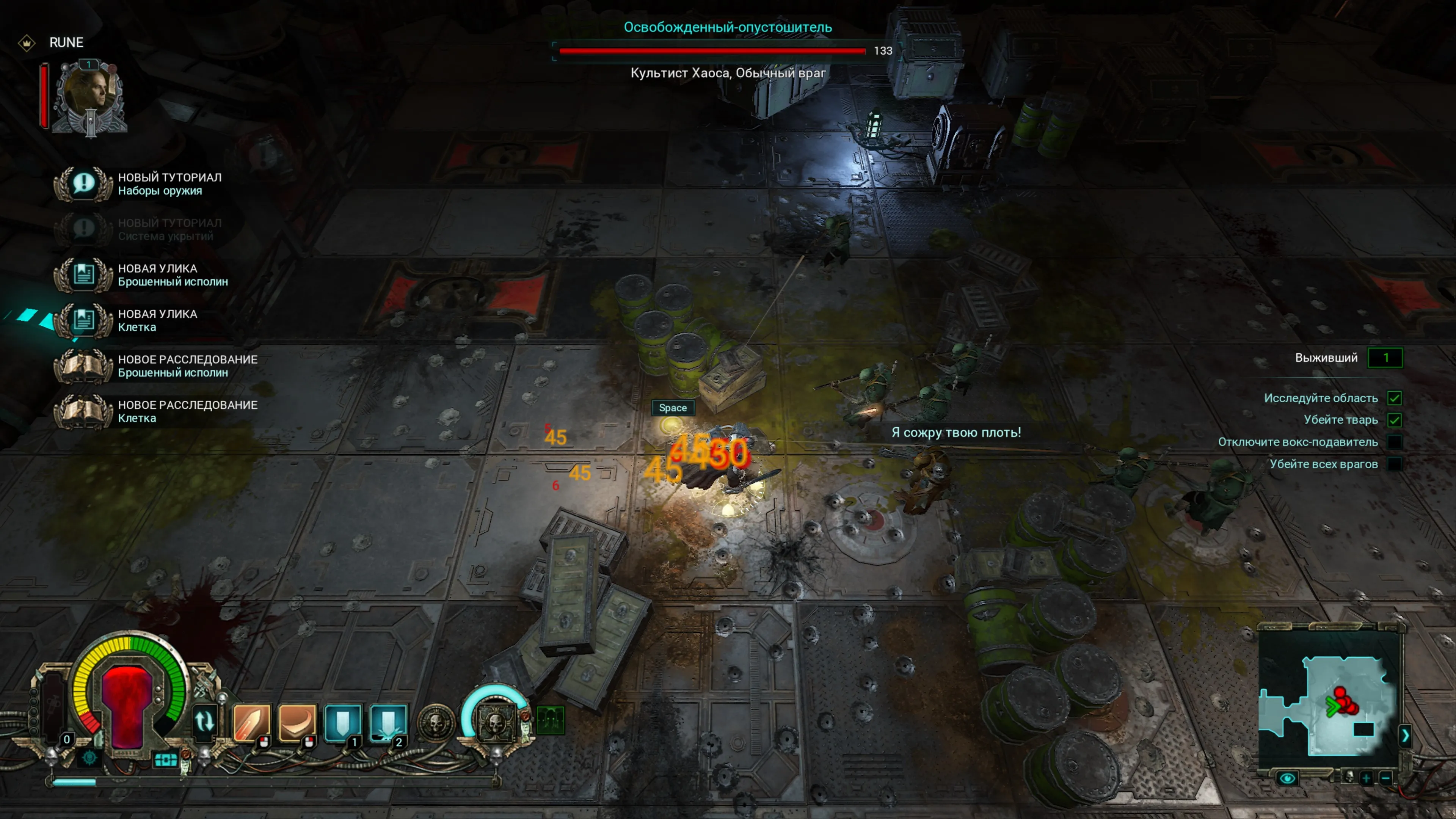1456x819 pixels.
Task: Use the blue shield slam skill in slot 2
Action: (388, 722)
